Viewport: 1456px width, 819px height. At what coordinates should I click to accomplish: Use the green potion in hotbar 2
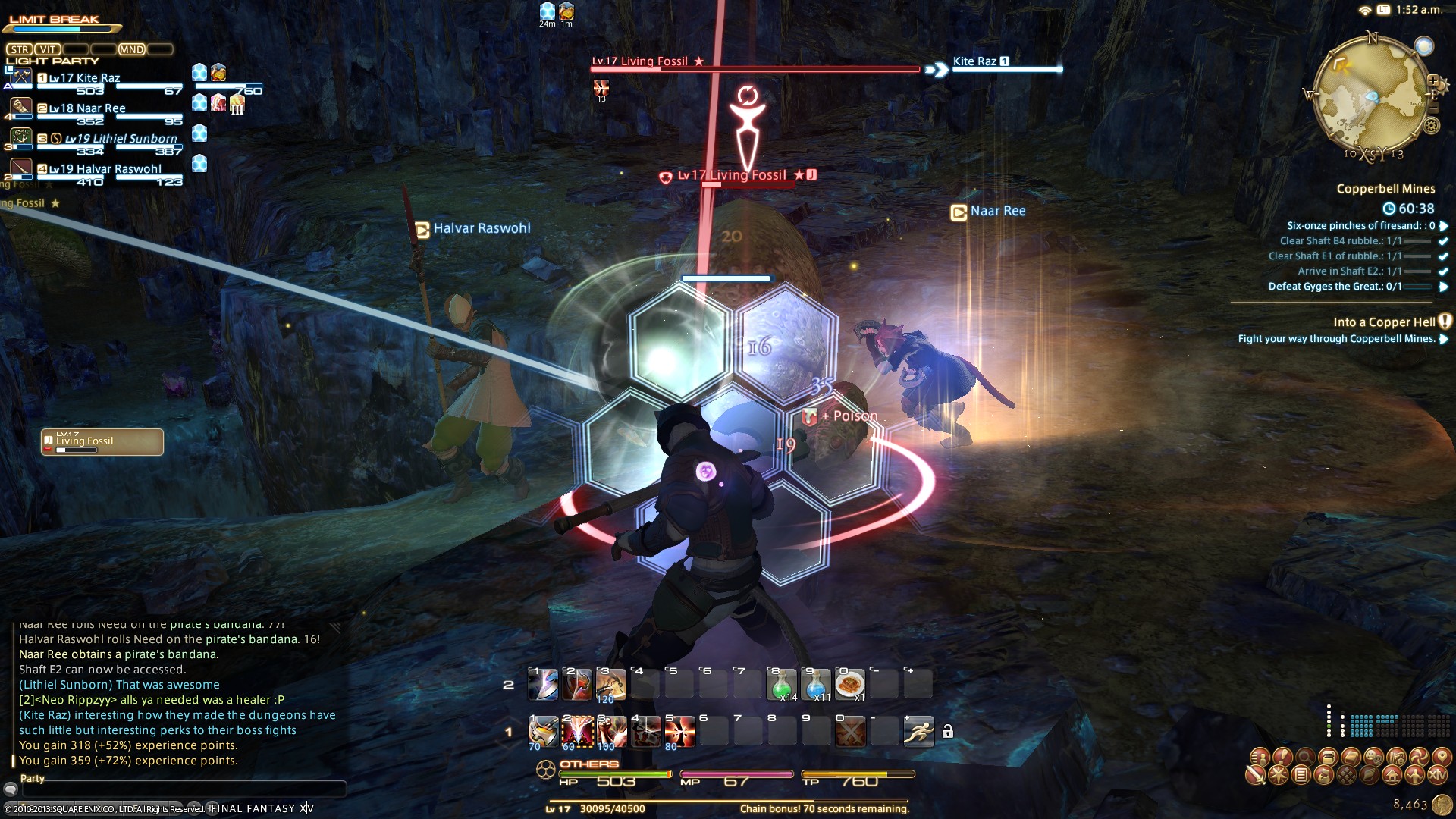(x=782, y=684)
